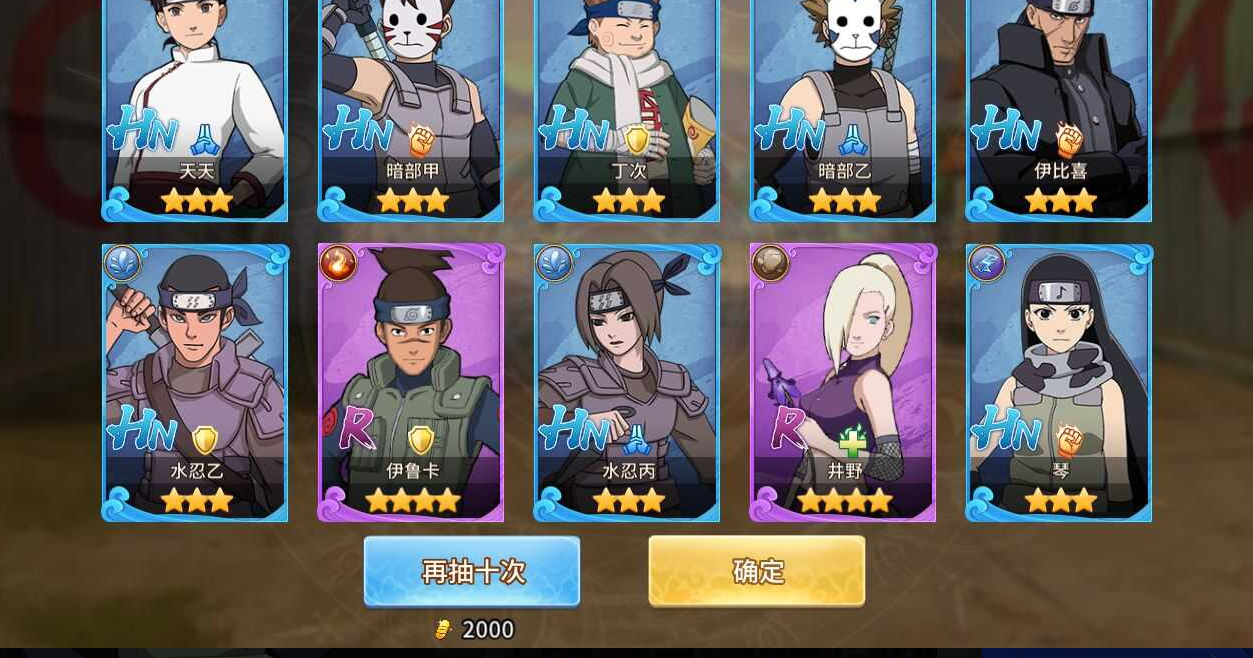Select the 水忍乙 ninja card
This screenshot has width=1253, height=658.
(195, 382)
